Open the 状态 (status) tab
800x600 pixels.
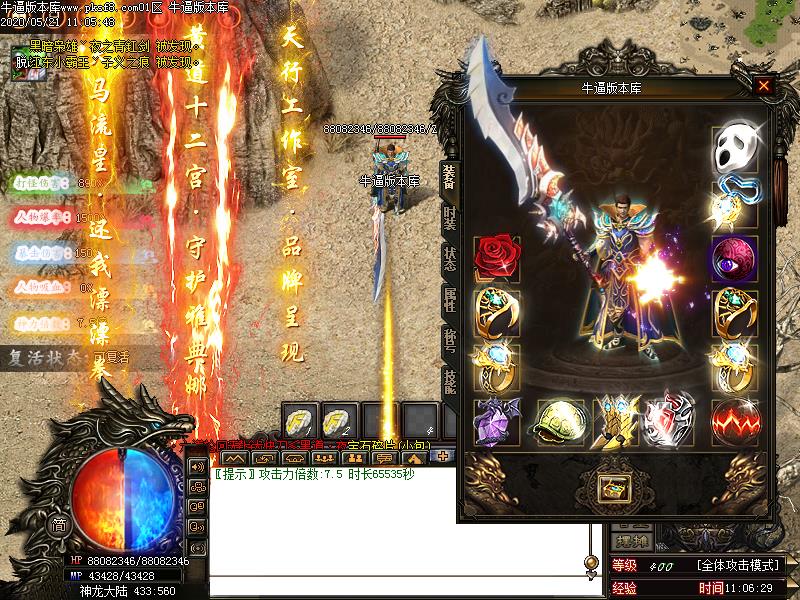point(449,258)
